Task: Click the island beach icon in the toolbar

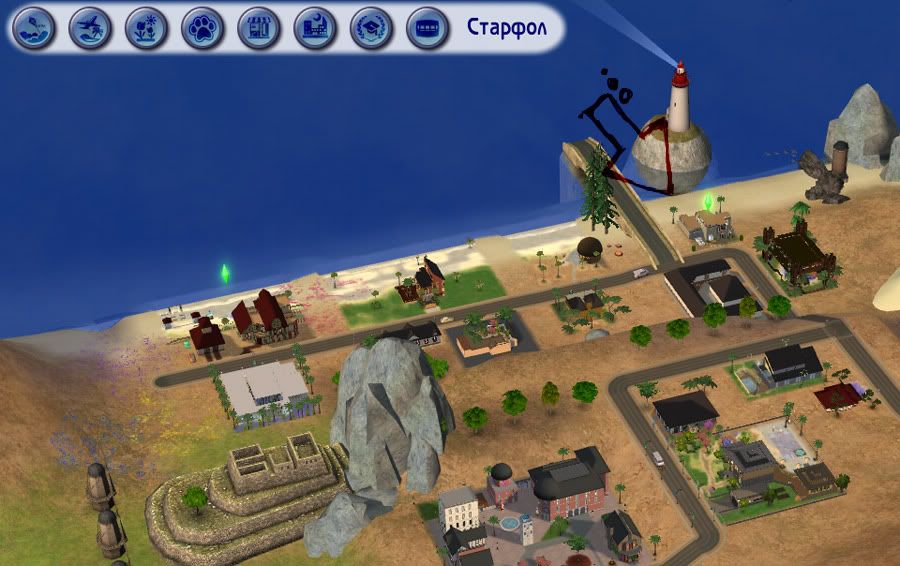Action: (34, 28)
